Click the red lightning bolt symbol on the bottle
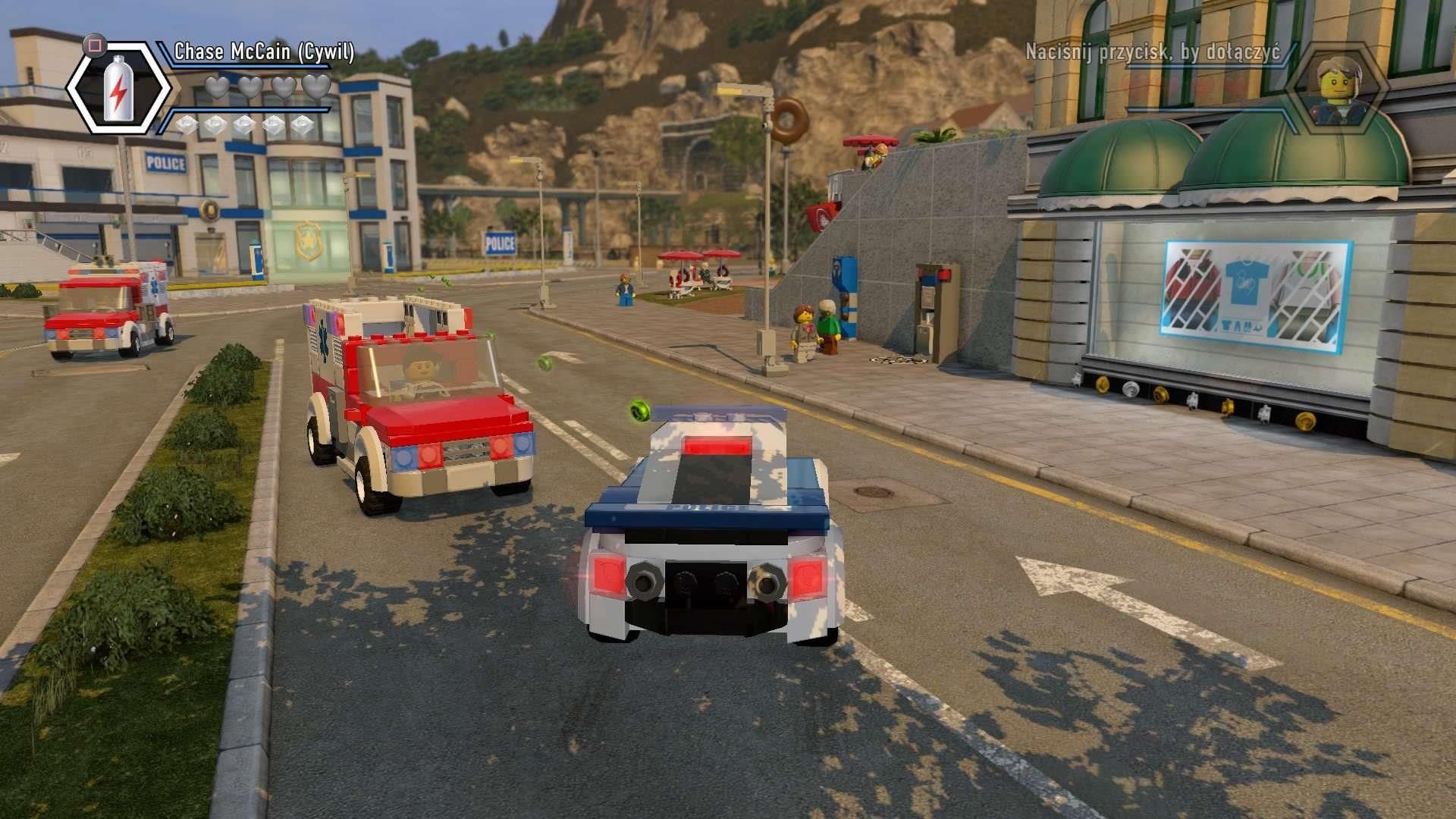1456x819 pixels. pyautogui.click(x=119, y=92)
